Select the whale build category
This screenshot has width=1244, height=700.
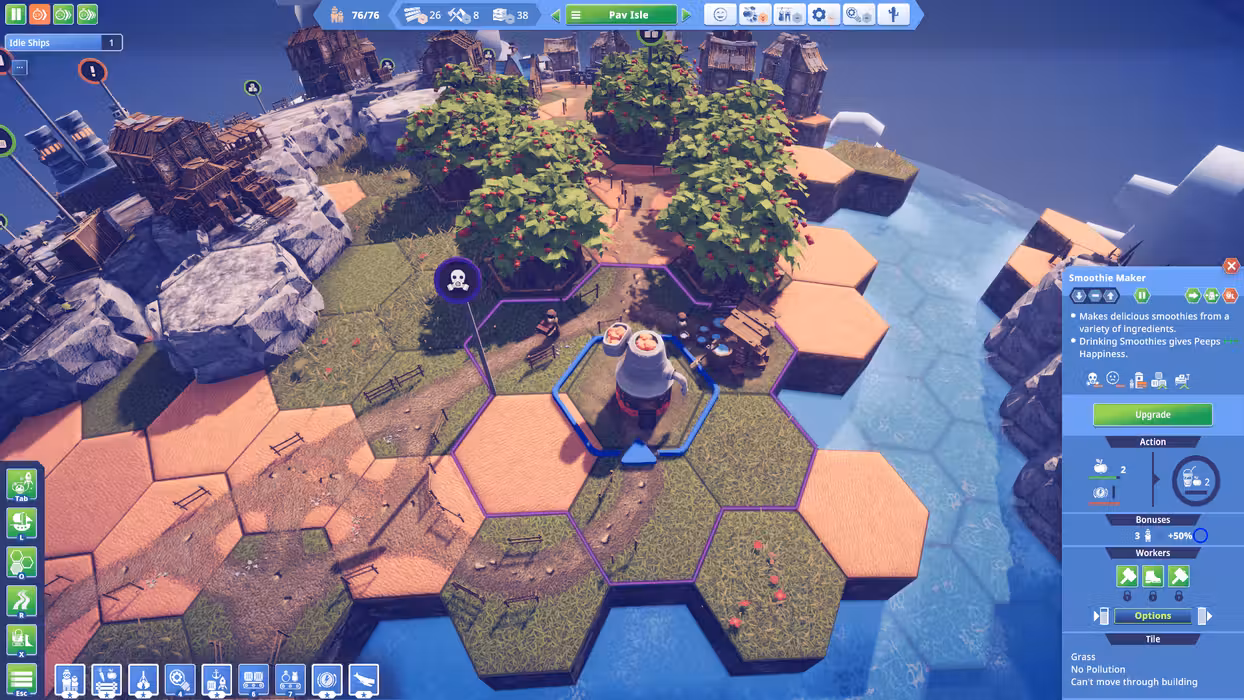coord(363,680)
